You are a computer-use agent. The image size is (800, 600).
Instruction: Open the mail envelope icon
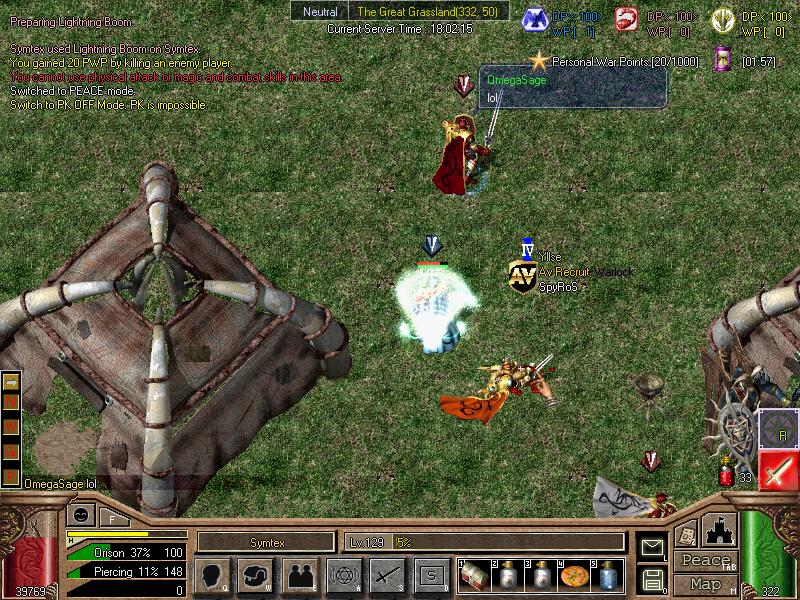(x=652, y=546)
